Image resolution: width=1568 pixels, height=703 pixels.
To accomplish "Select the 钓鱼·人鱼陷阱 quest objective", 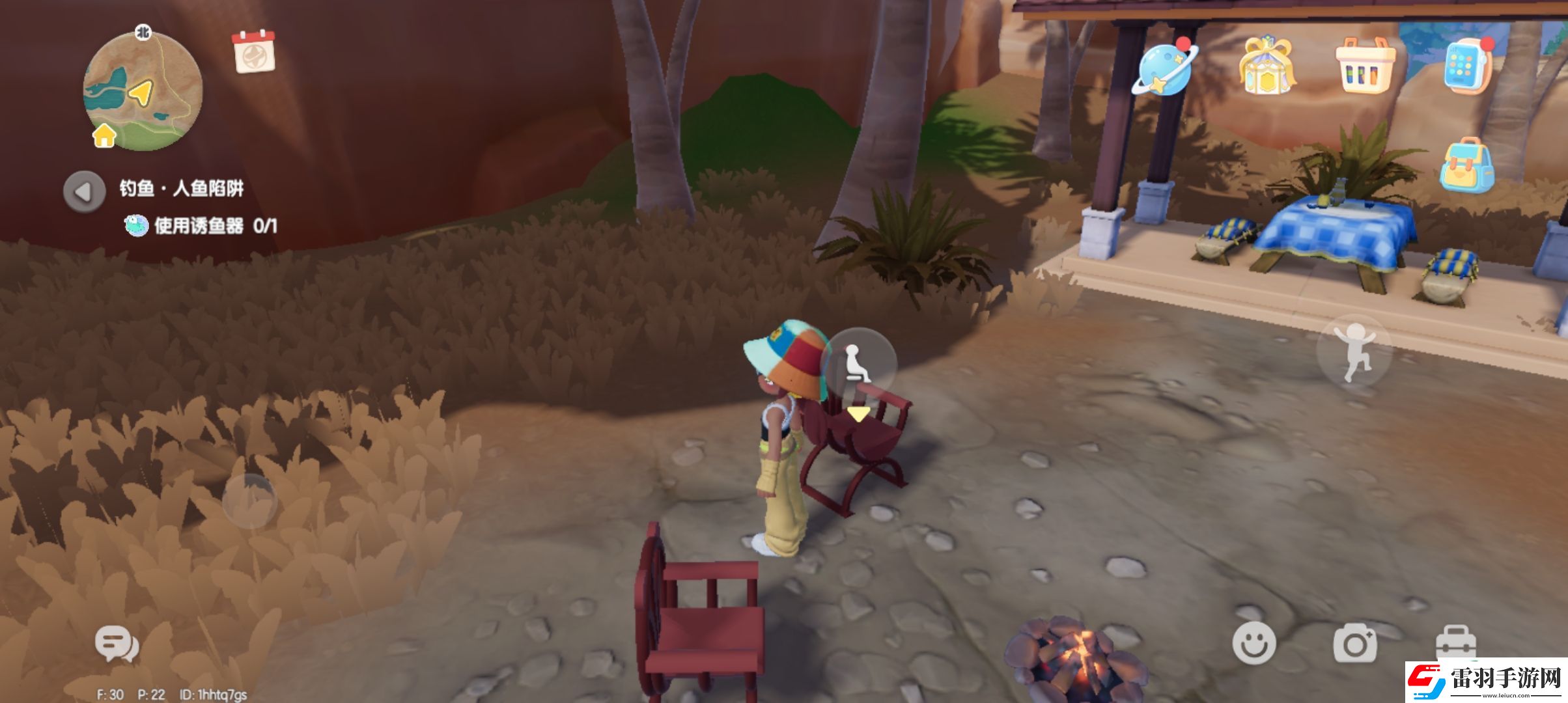I will point(182,189).
